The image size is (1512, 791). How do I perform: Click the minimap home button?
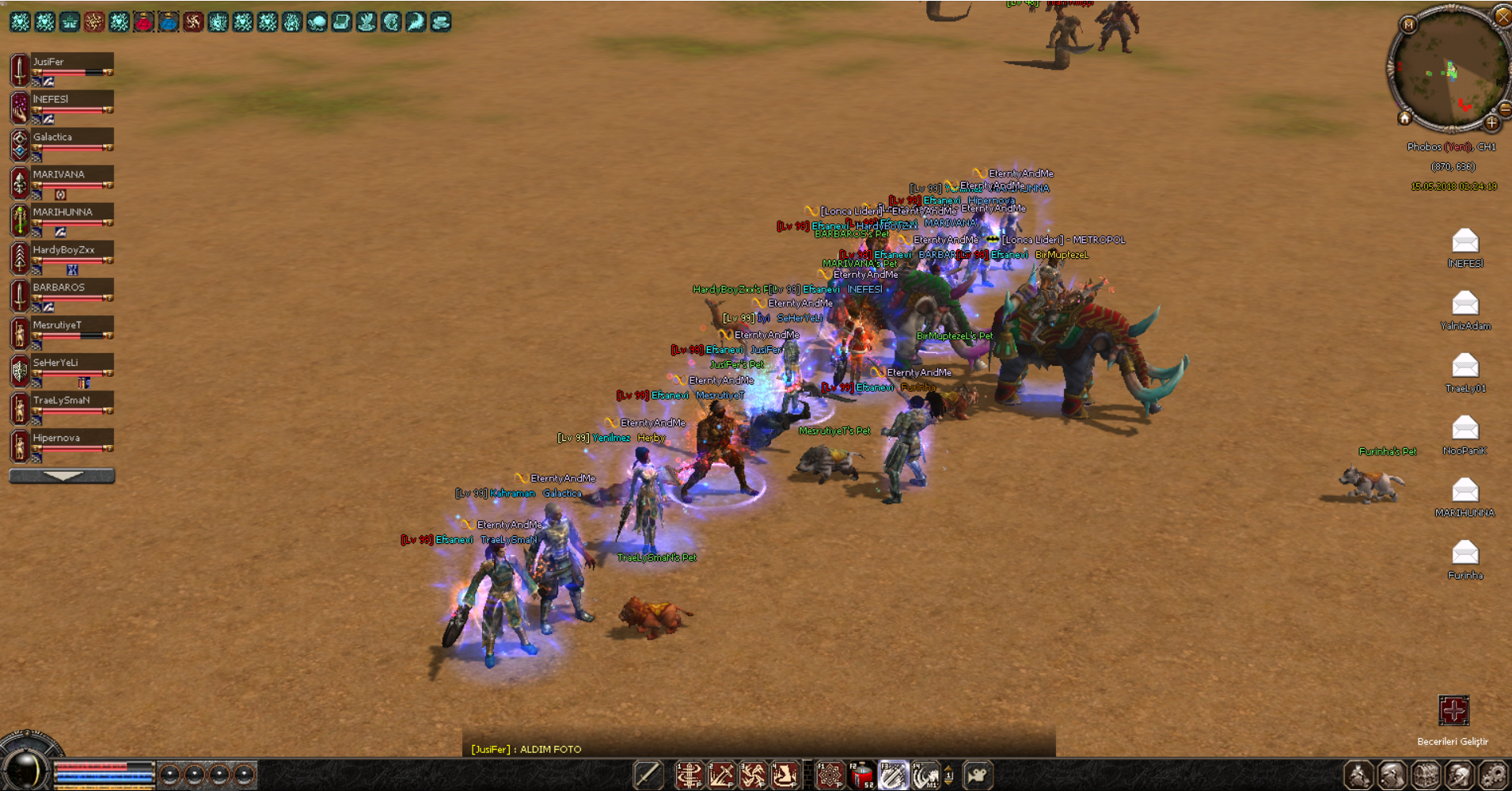click(x=1404, y=119)
